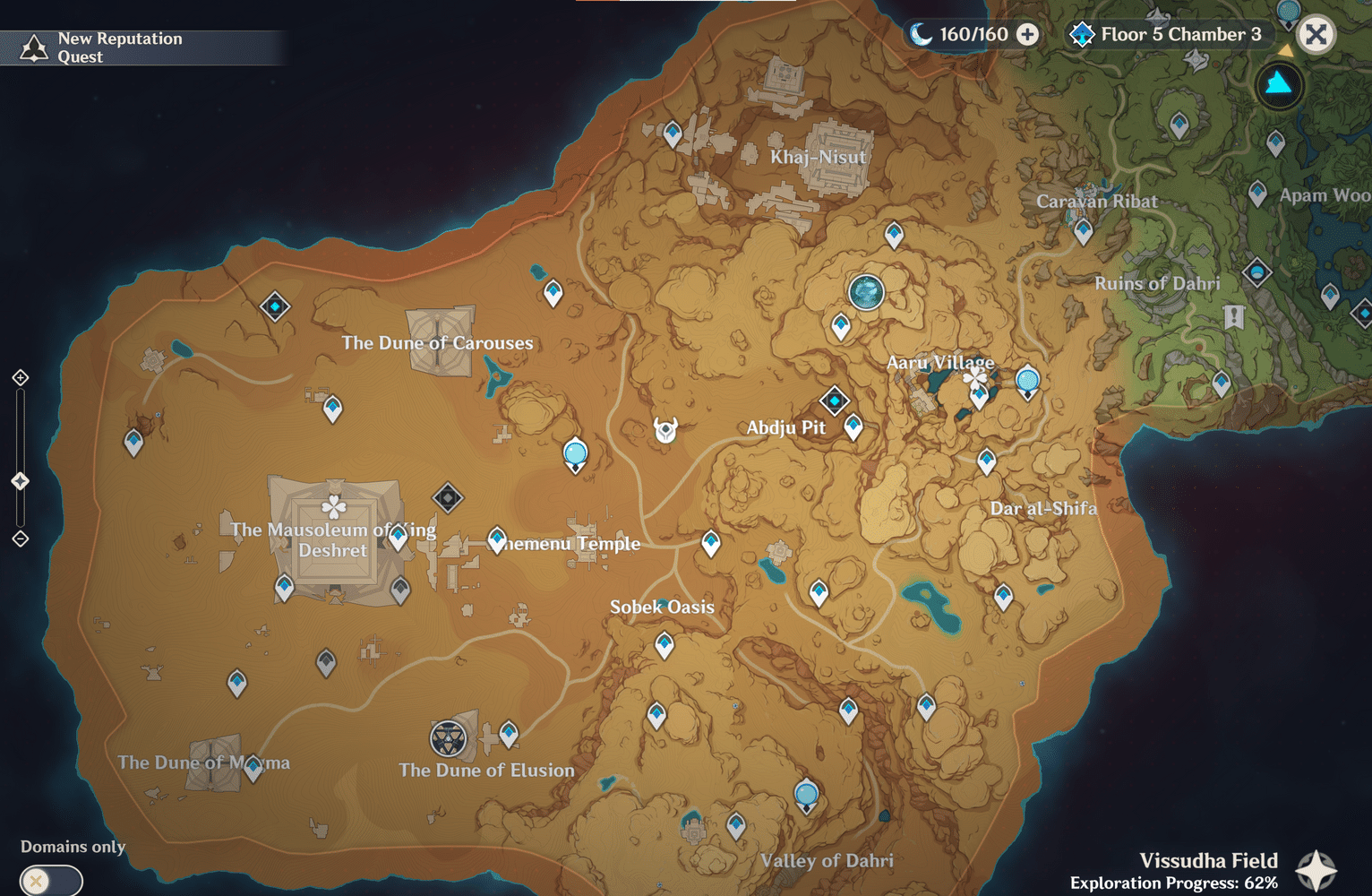Click the map zoom slider handle

[x=20, y=481]
